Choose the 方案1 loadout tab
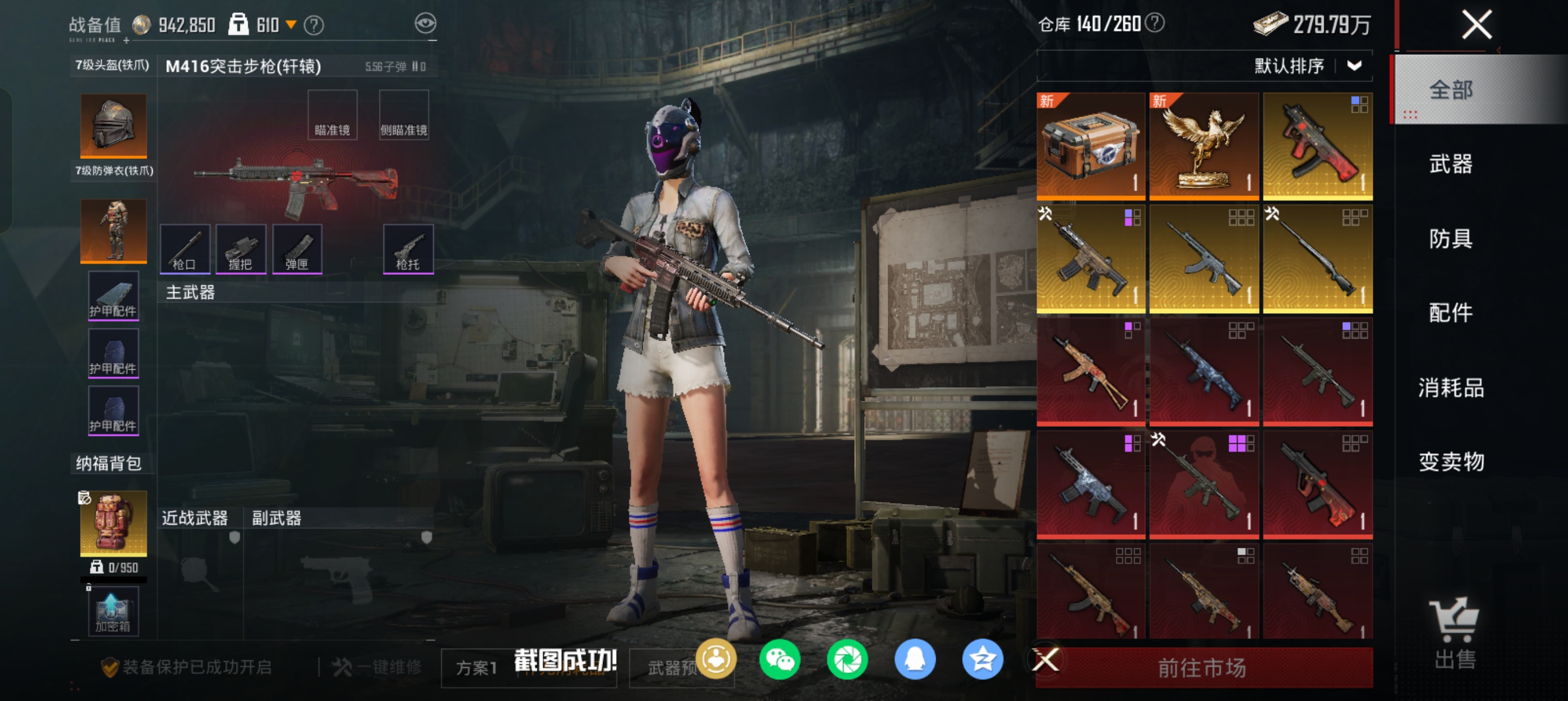The width and height of the screenshot is (1568, 701). point(477,668)
